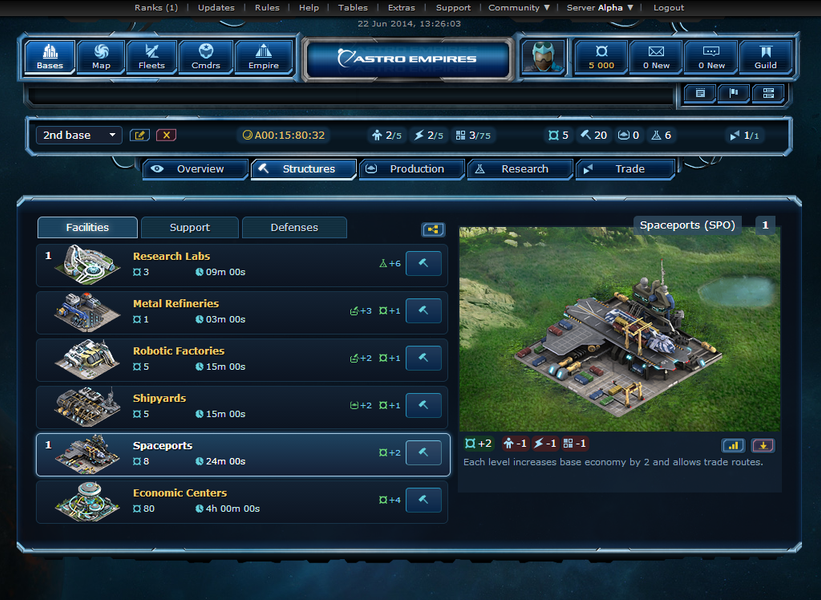This screenshot has height=600, width=821.
Task: Open the 5 000 credits button
Action: pyautogui.click(x=601, y=57)
